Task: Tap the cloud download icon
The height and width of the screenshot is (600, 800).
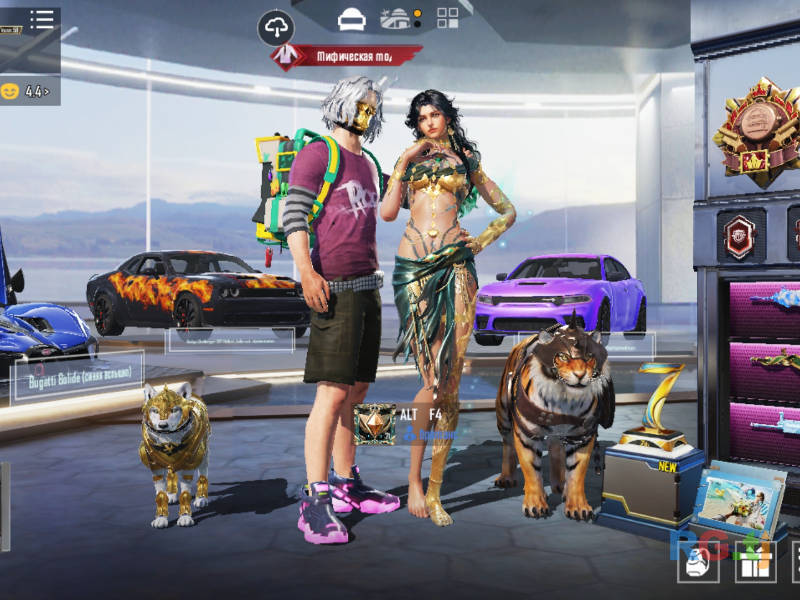Action: [276, 27]
